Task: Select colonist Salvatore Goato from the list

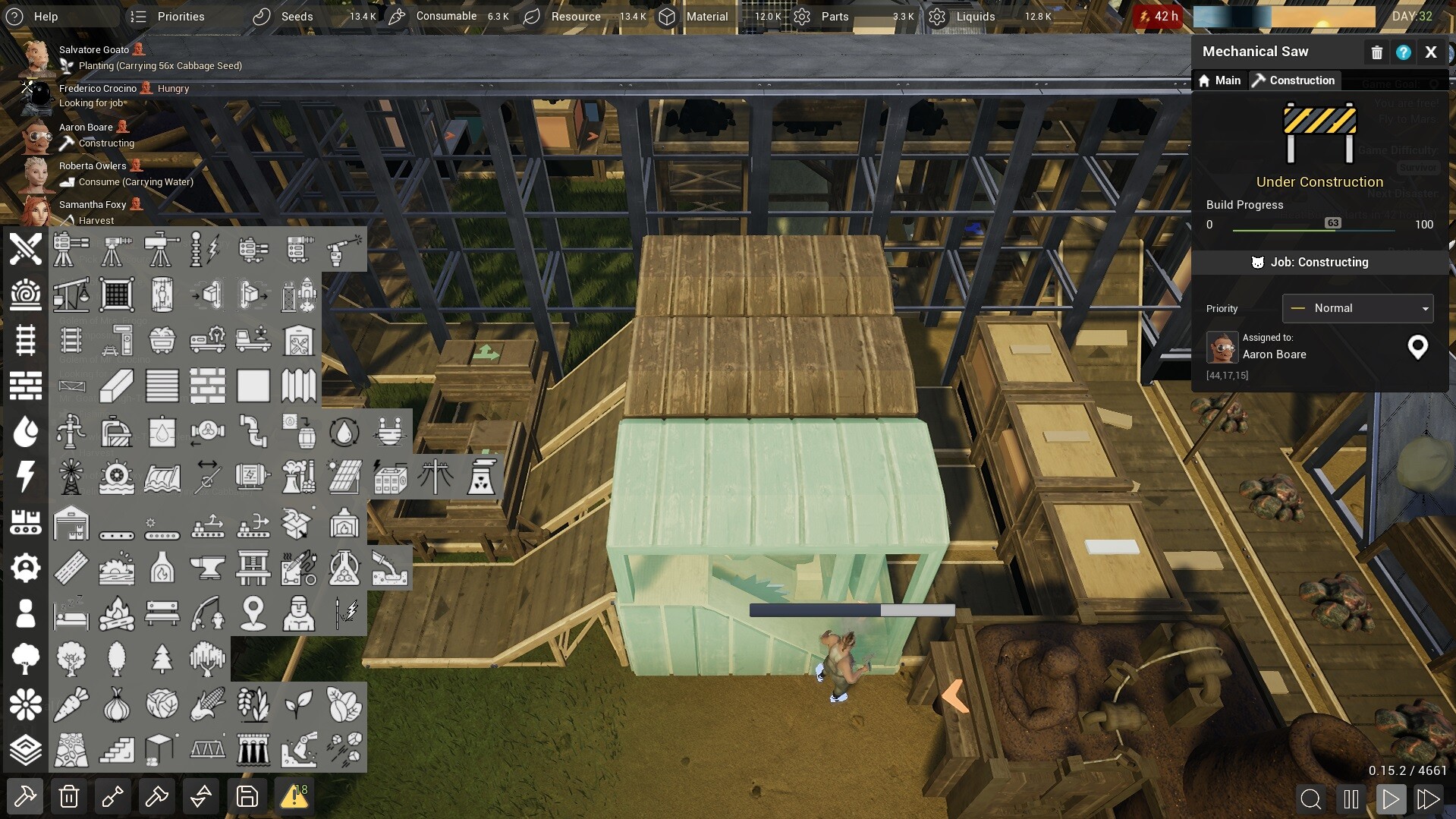Action: pos(93,50)
